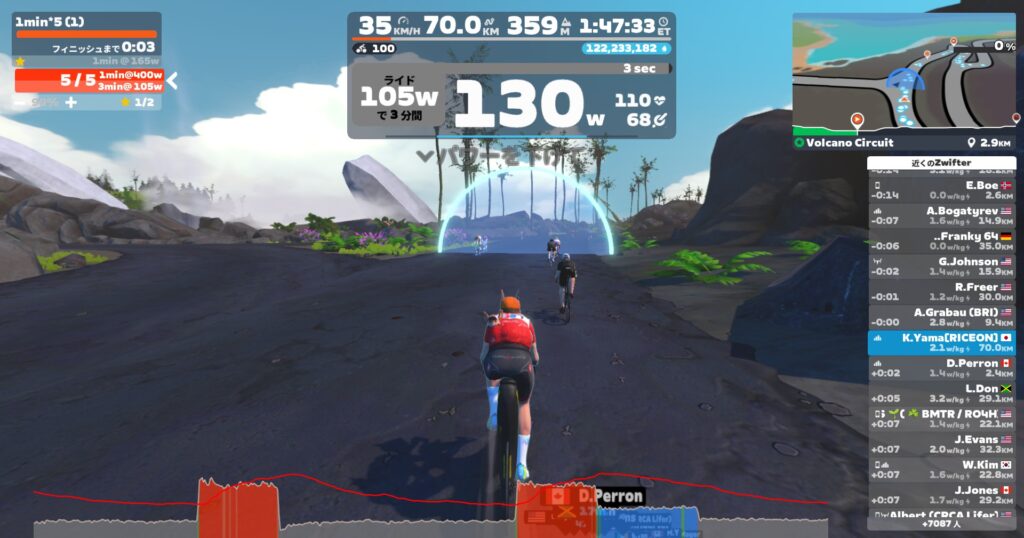Increase workout intensity with the plus button
1024x538 pixels.
(71, 102)
